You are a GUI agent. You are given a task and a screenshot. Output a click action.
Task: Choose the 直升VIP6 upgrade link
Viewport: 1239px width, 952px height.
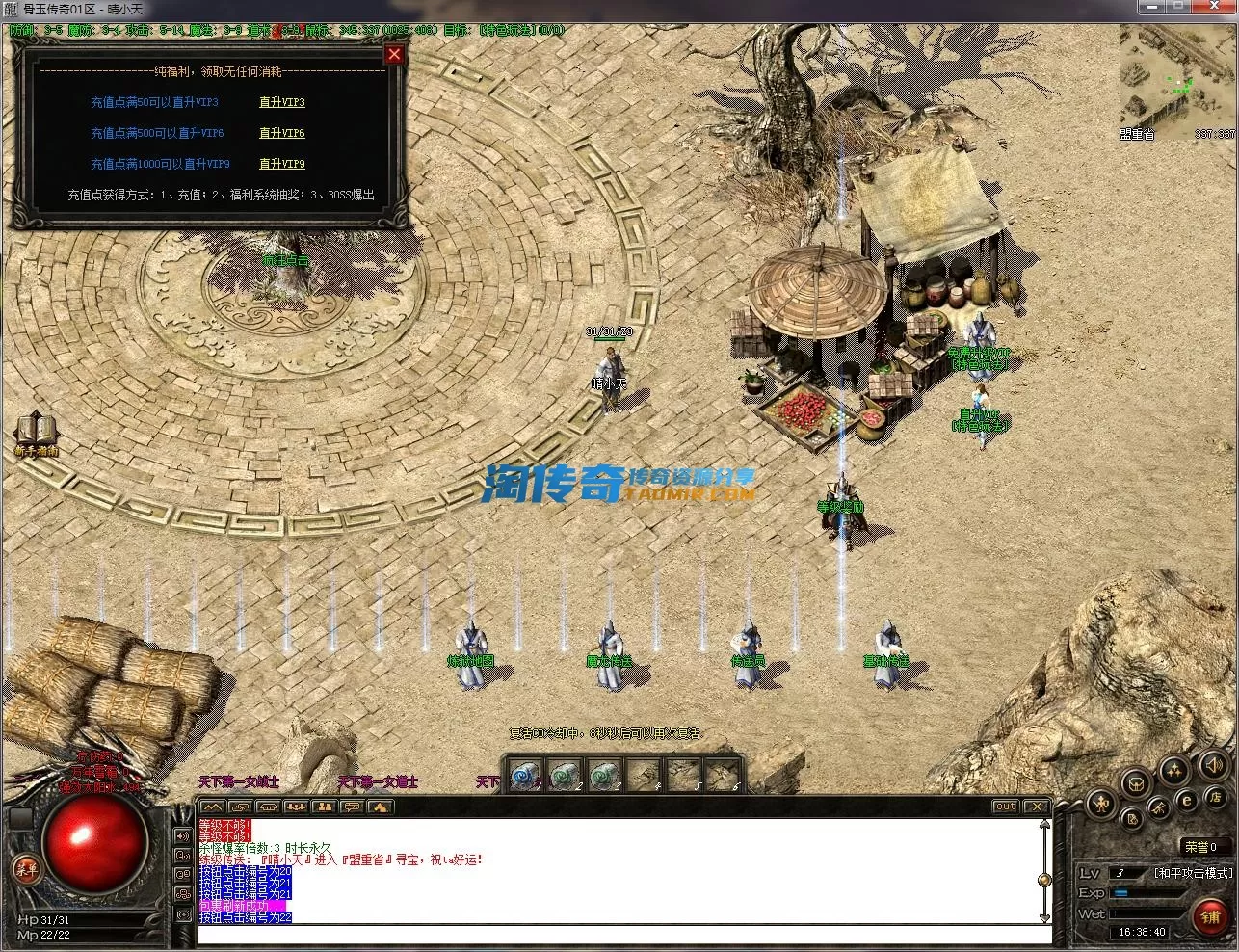pyautogui.click(x=281, y=133)
